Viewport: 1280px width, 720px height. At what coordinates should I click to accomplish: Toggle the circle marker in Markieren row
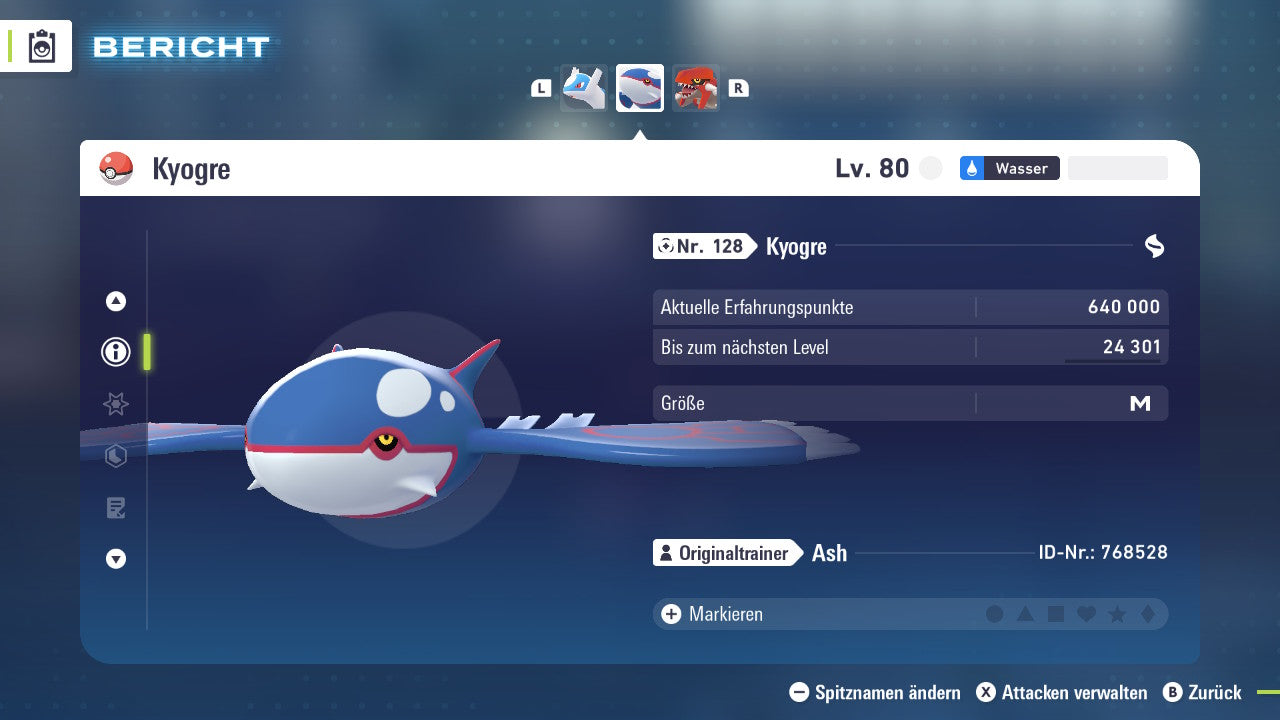click(996, 614)
